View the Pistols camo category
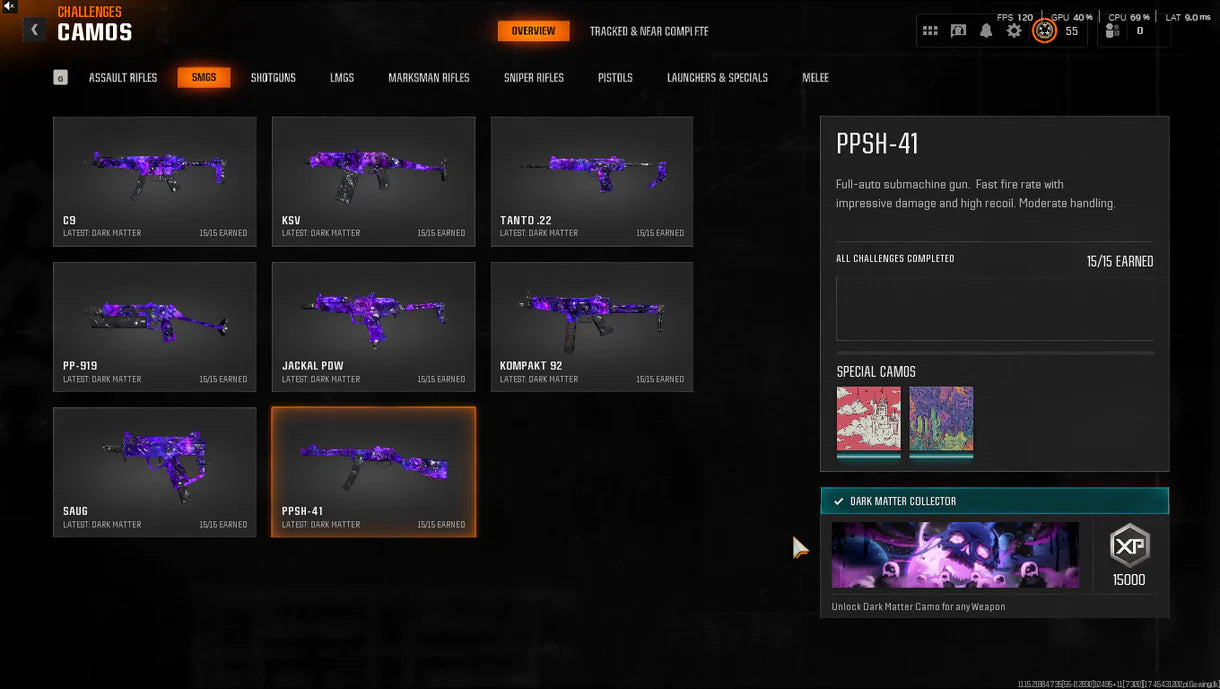 point(615,77)
